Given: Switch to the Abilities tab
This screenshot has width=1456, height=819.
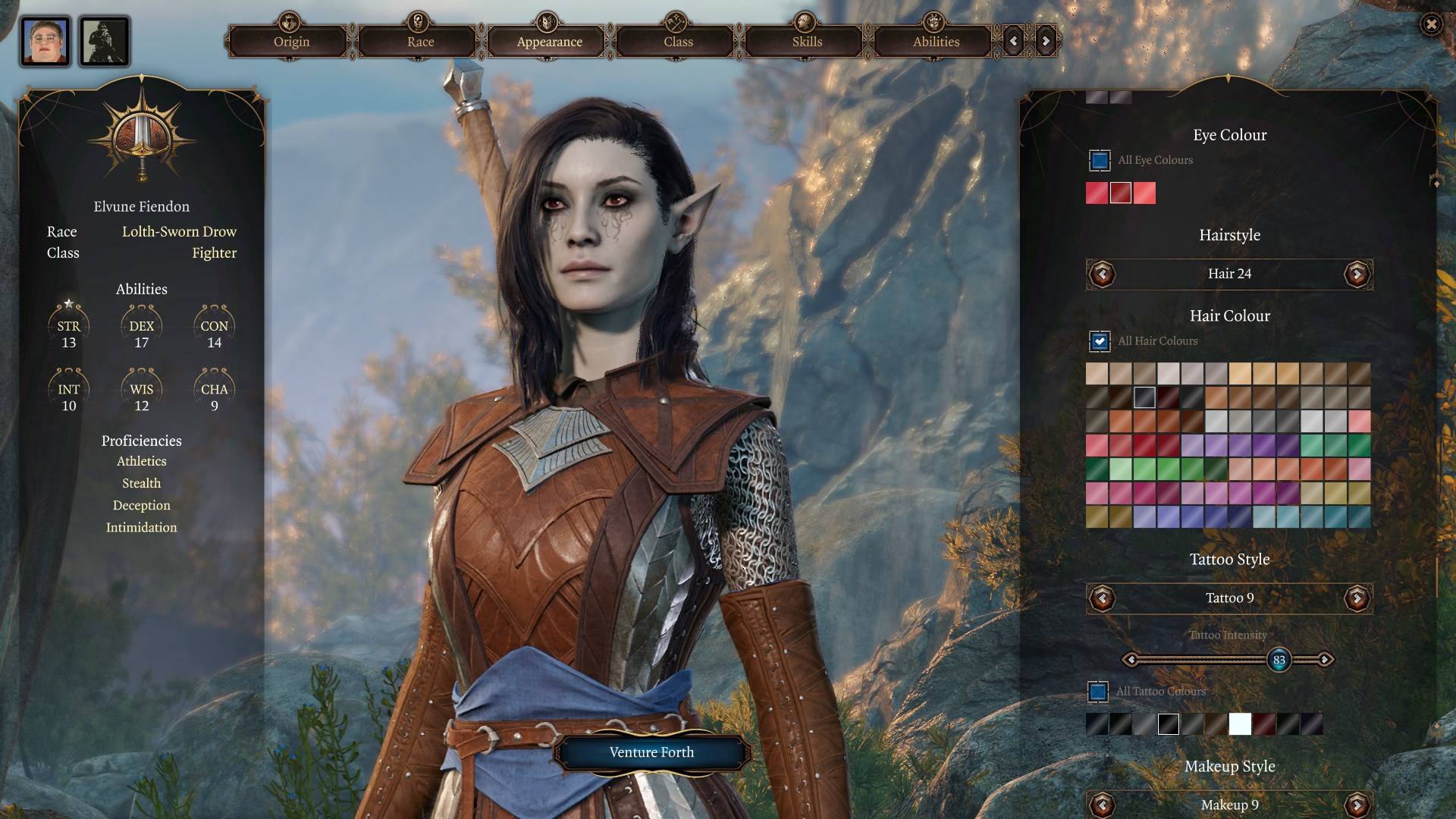Looking at the screenshot, I should point(936,42).
